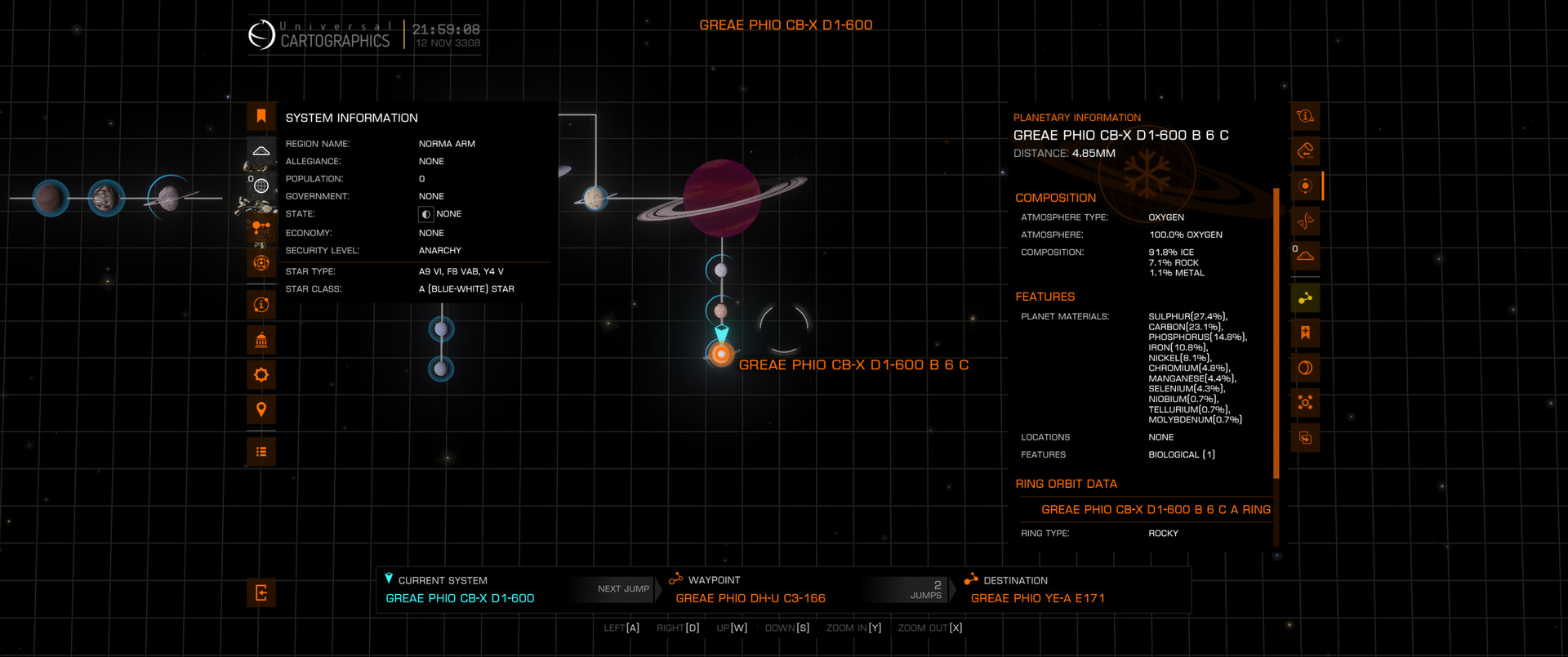Click the gear-shaped icon in the left sidebar
This screenshot has height=657, width=1568.
[261, 375]
